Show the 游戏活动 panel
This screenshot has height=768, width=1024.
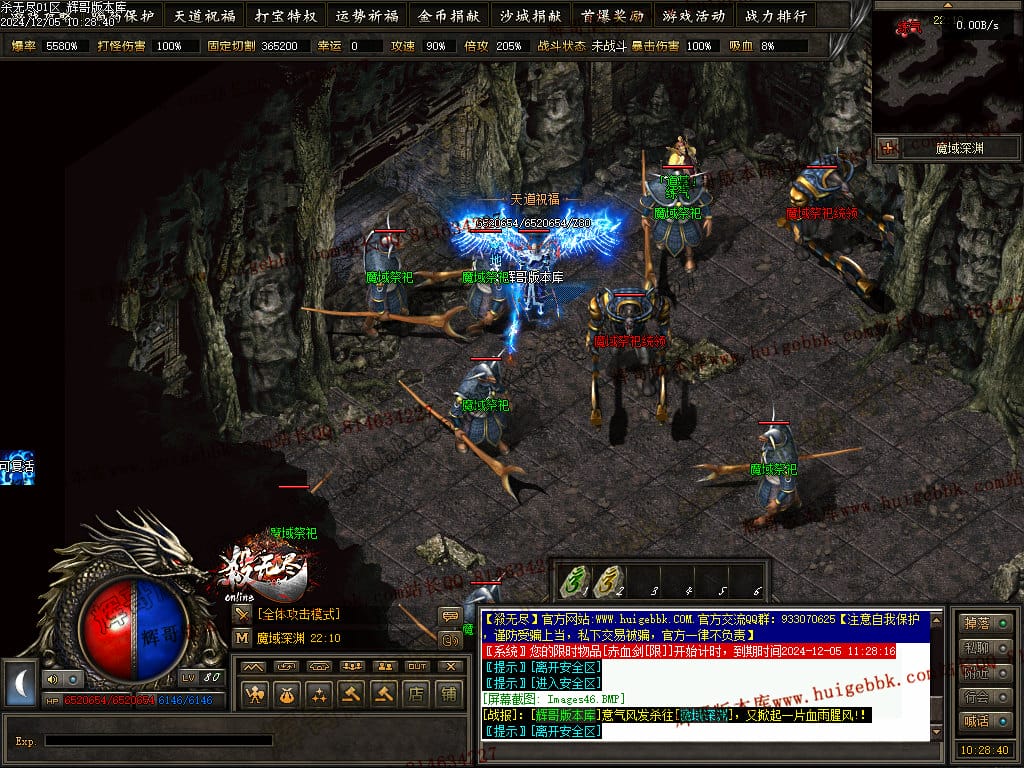693,16
